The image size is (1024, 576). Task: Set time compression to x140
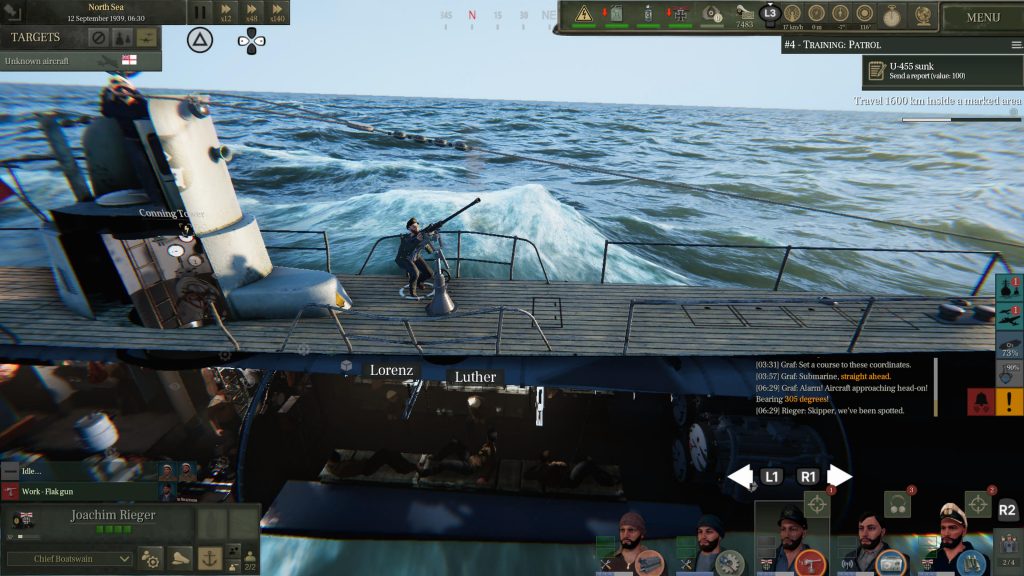(x=277, y=13)
